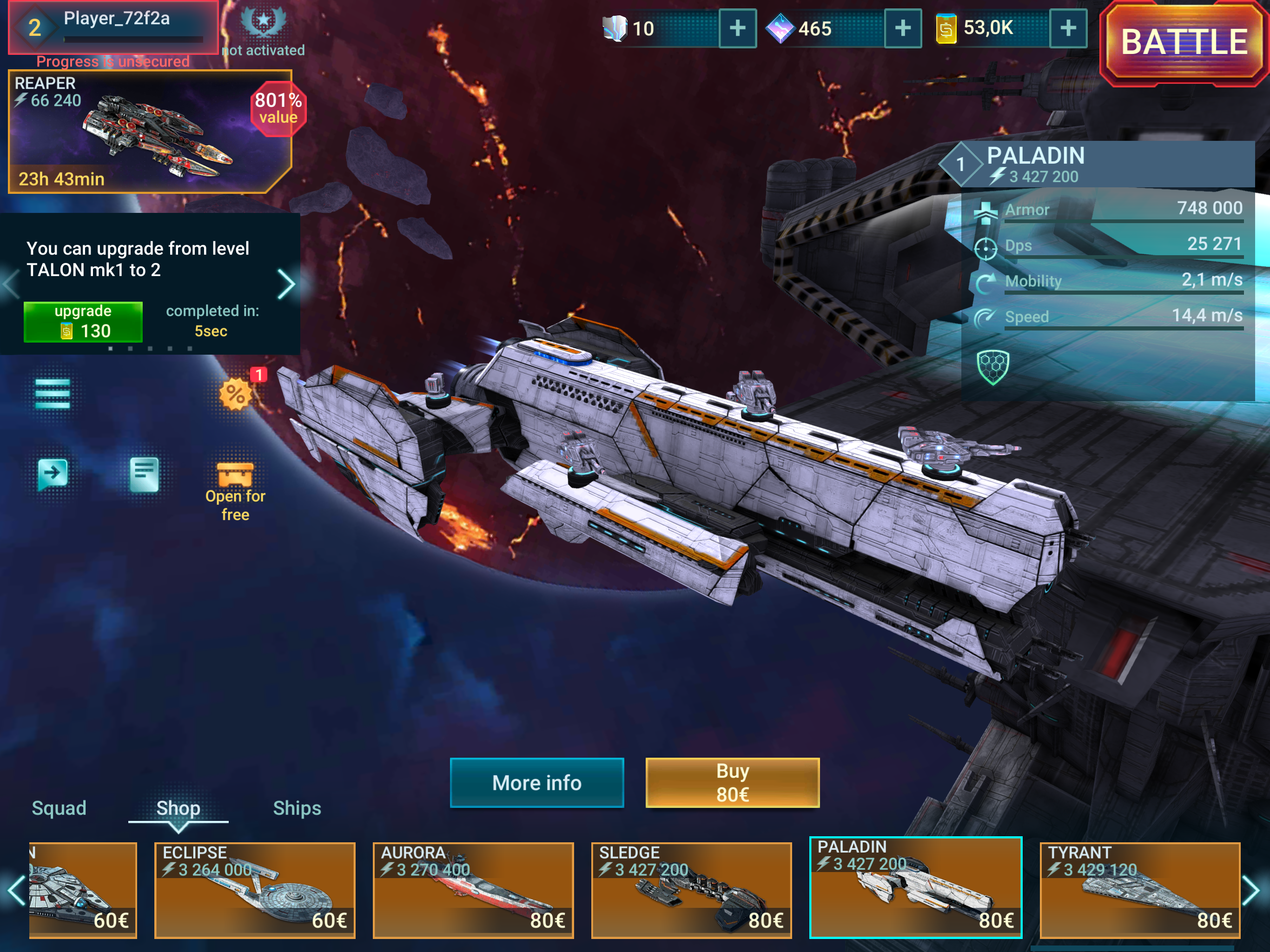This screenshot has width=1270, height=952.
Task: Open the hamburger main menu
Action: pyautogui.click(x=52, y=394)
